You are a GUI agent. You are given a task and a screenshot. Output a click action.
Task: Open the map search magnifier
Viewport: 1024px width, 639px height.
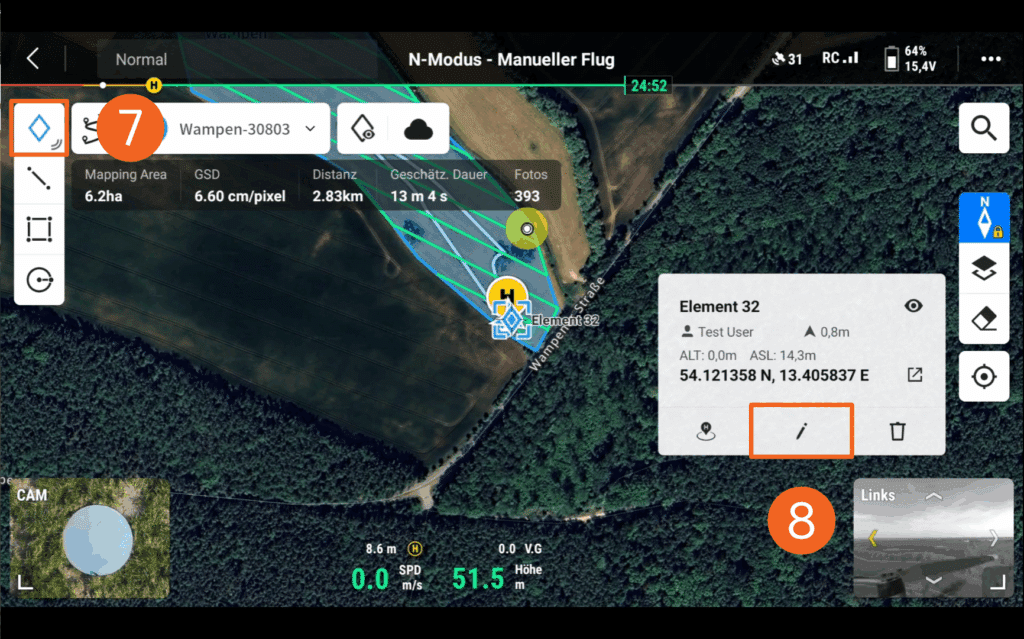click(984, 128)
